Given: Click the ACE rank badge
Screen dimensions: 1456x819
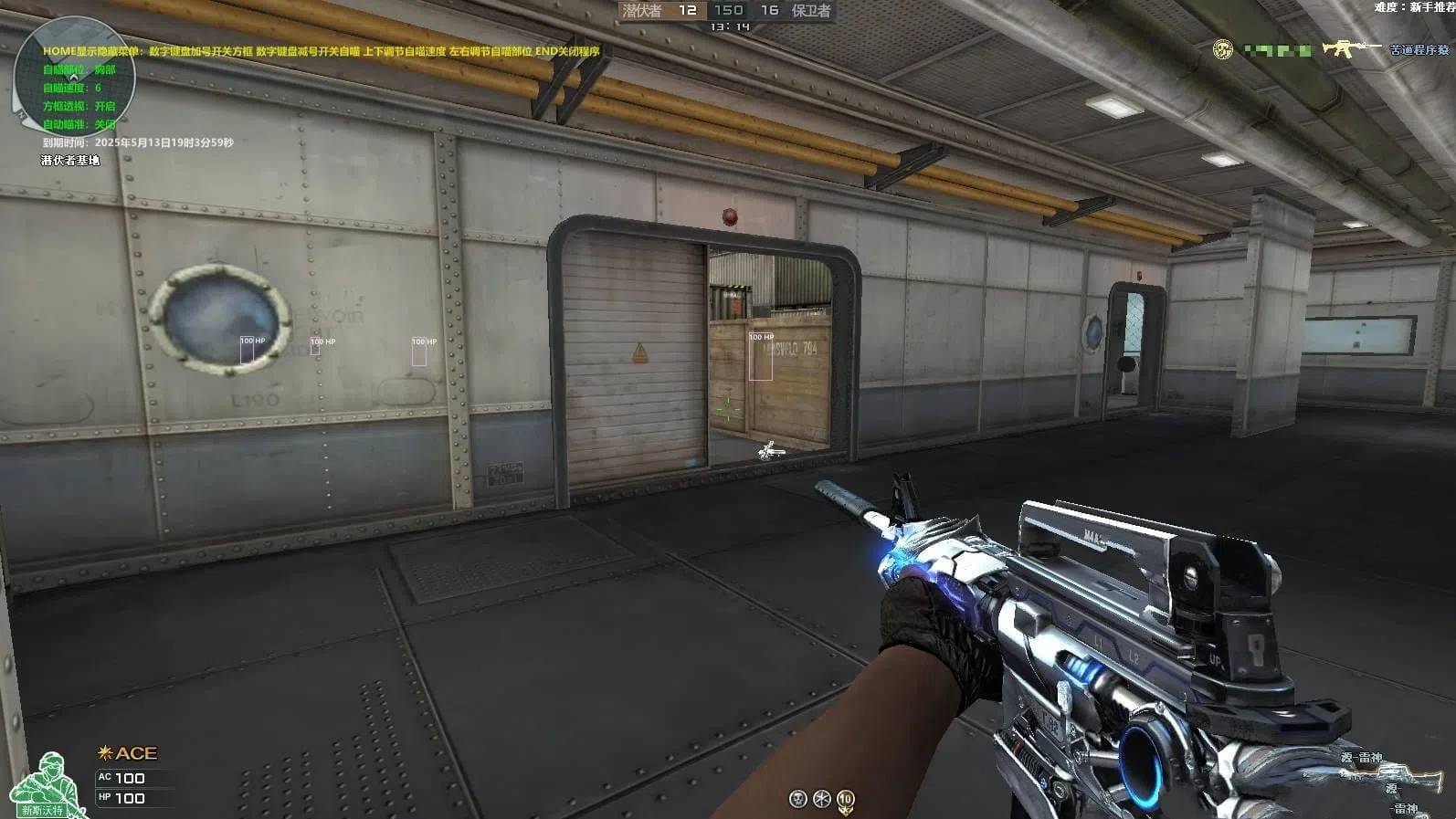Looking at the screenshot, I should 128,753.
